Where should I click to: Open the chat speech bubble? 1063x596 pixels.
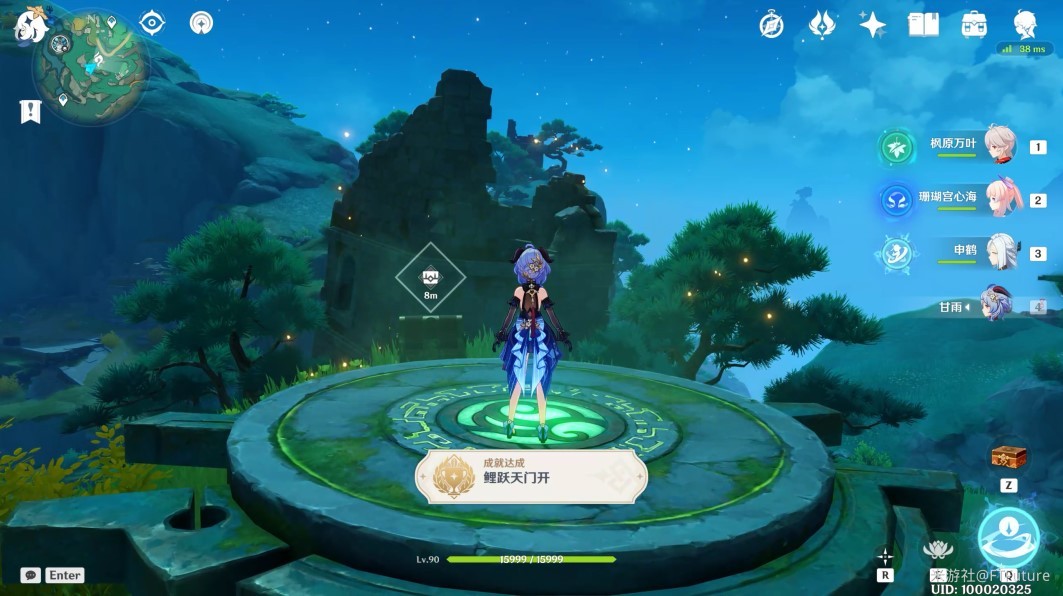click(x=31, y=575)
